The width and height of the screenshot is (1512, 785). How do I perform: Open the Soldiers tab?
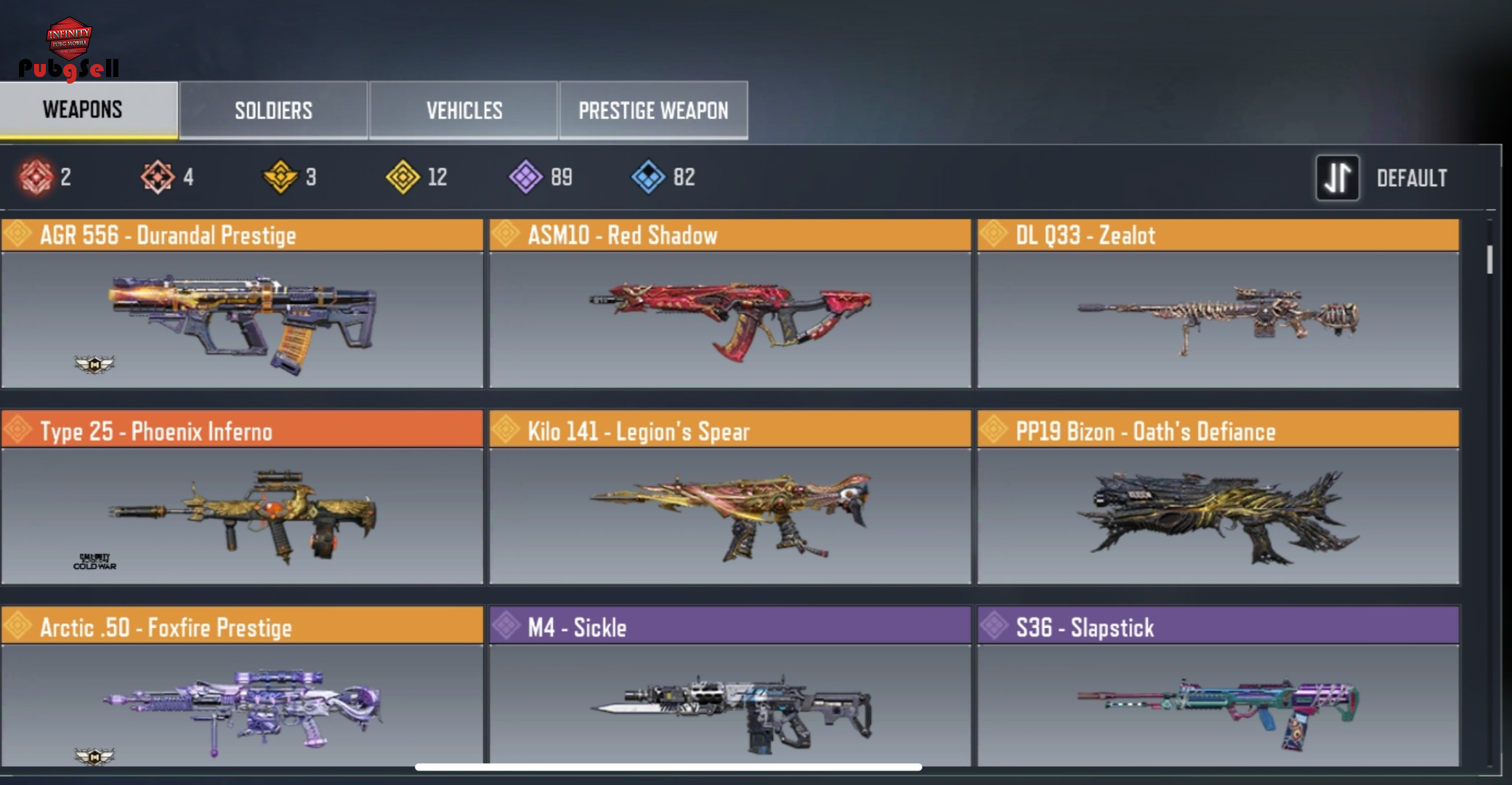273,110
